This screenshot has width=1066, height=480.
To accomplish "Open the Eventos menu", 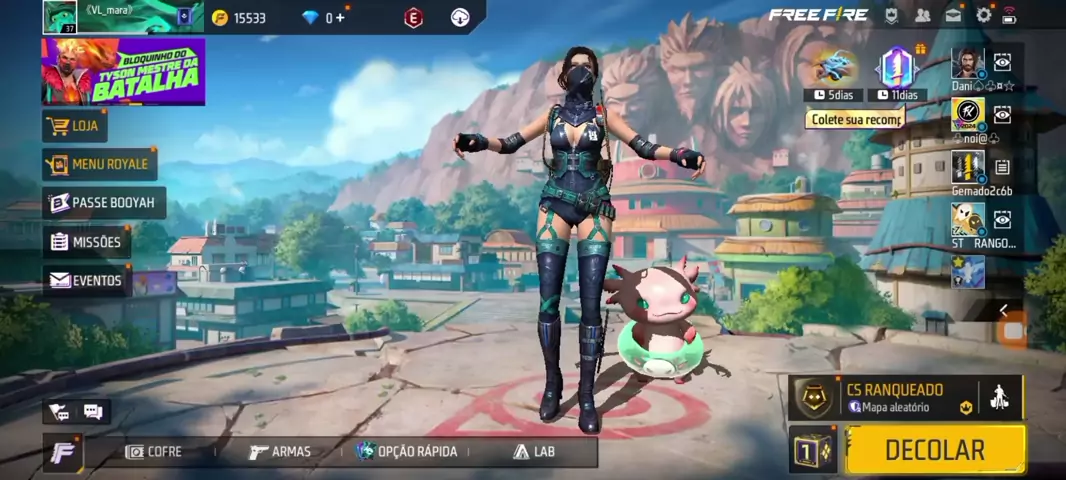I will pyautogui.click(x=86, y=281).
